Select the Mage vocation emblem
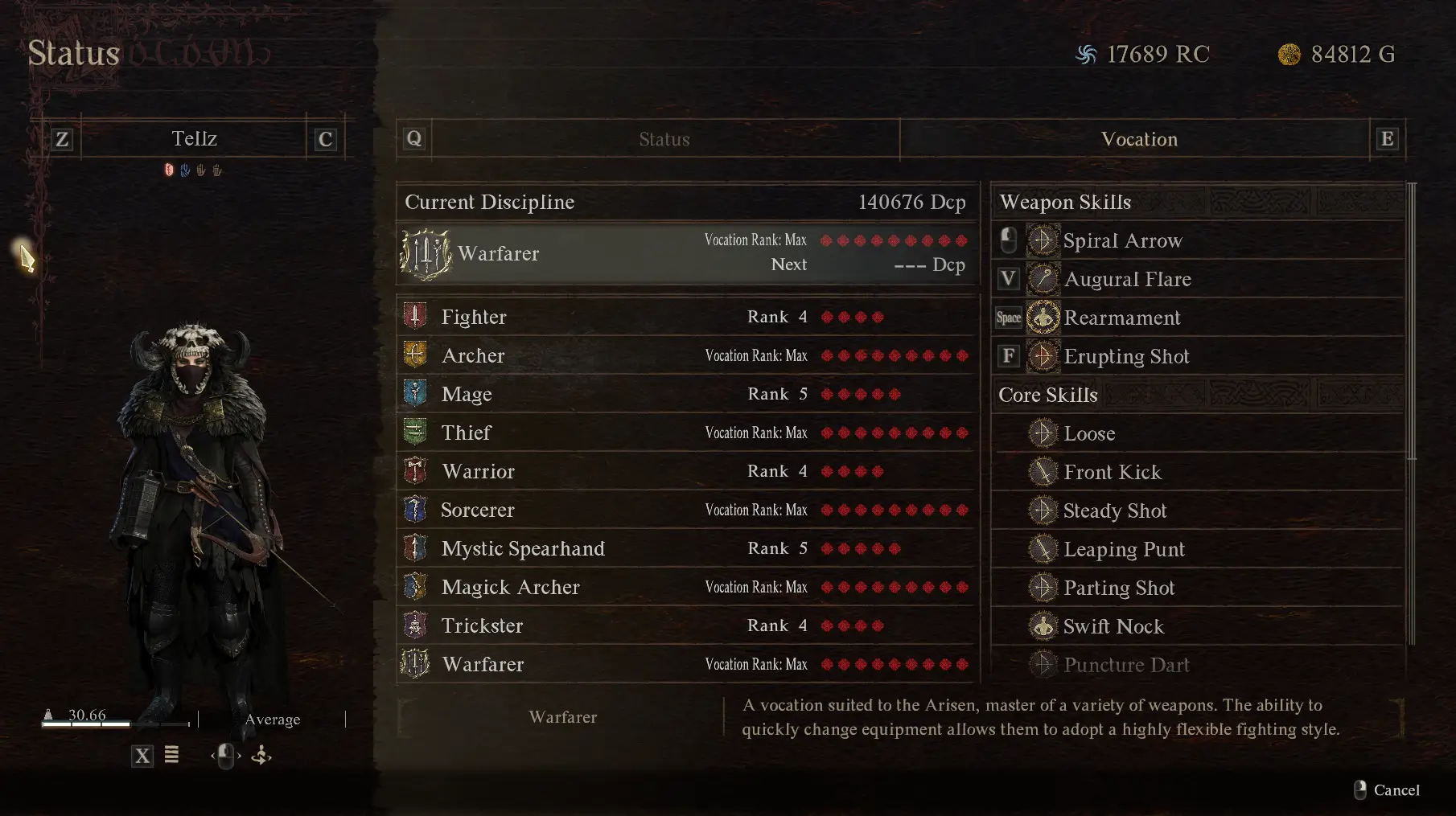1456x816 pixels. (415, 393)
